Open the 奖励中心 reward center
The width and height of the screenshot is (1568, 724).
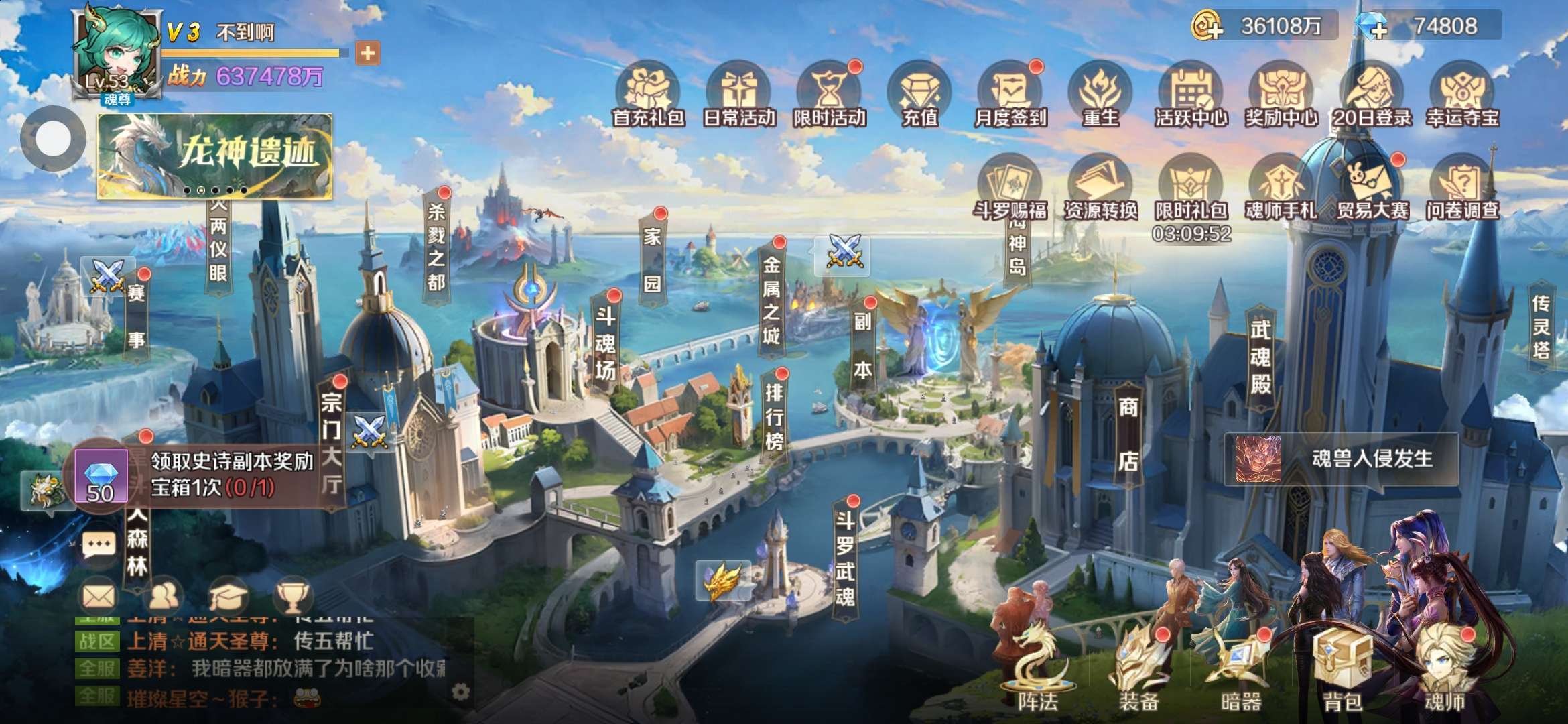coord(1281,95)
